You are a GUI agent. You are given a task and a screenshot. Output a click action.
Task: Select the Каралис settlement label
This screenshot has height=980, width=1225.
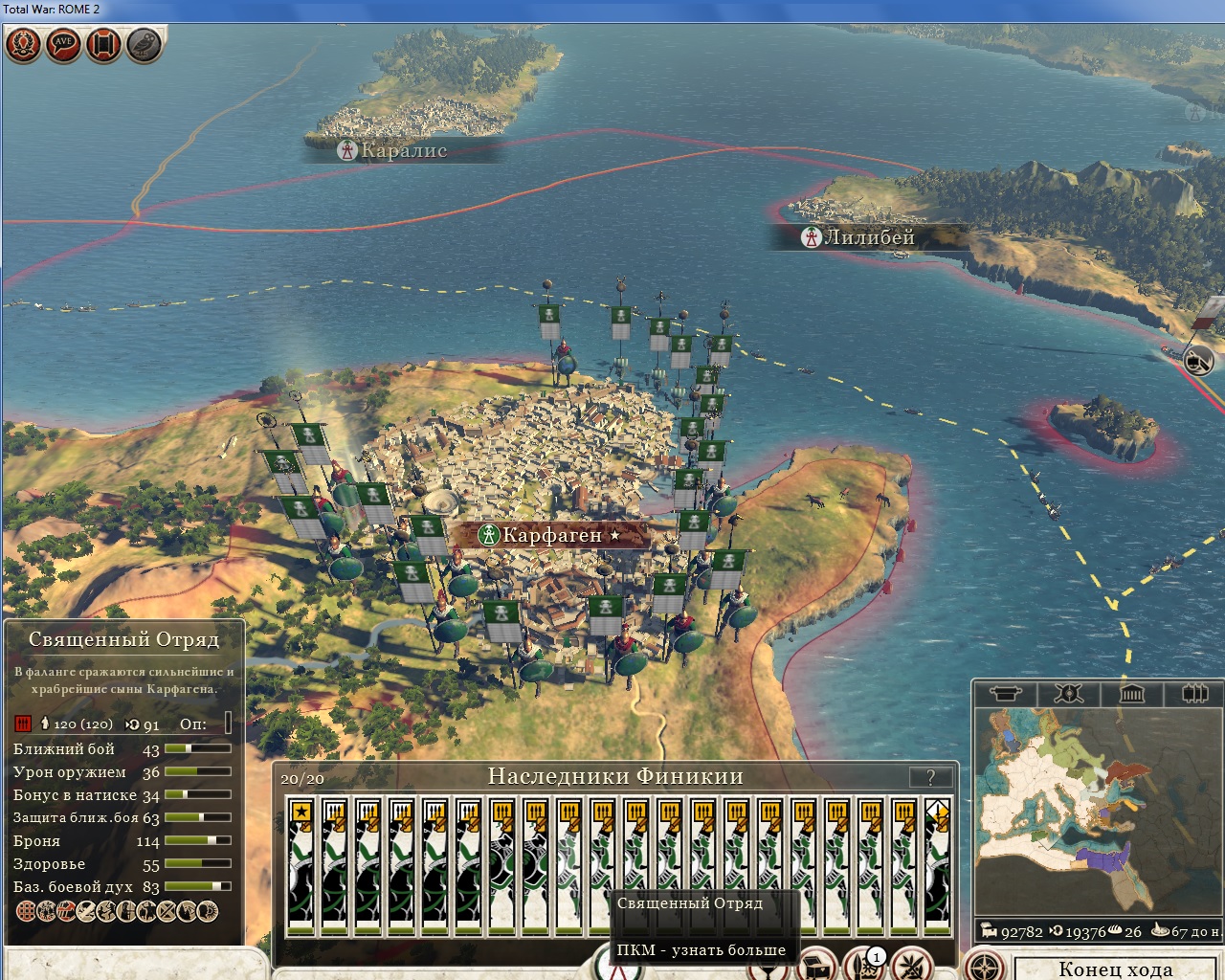[x=403, y=150]
